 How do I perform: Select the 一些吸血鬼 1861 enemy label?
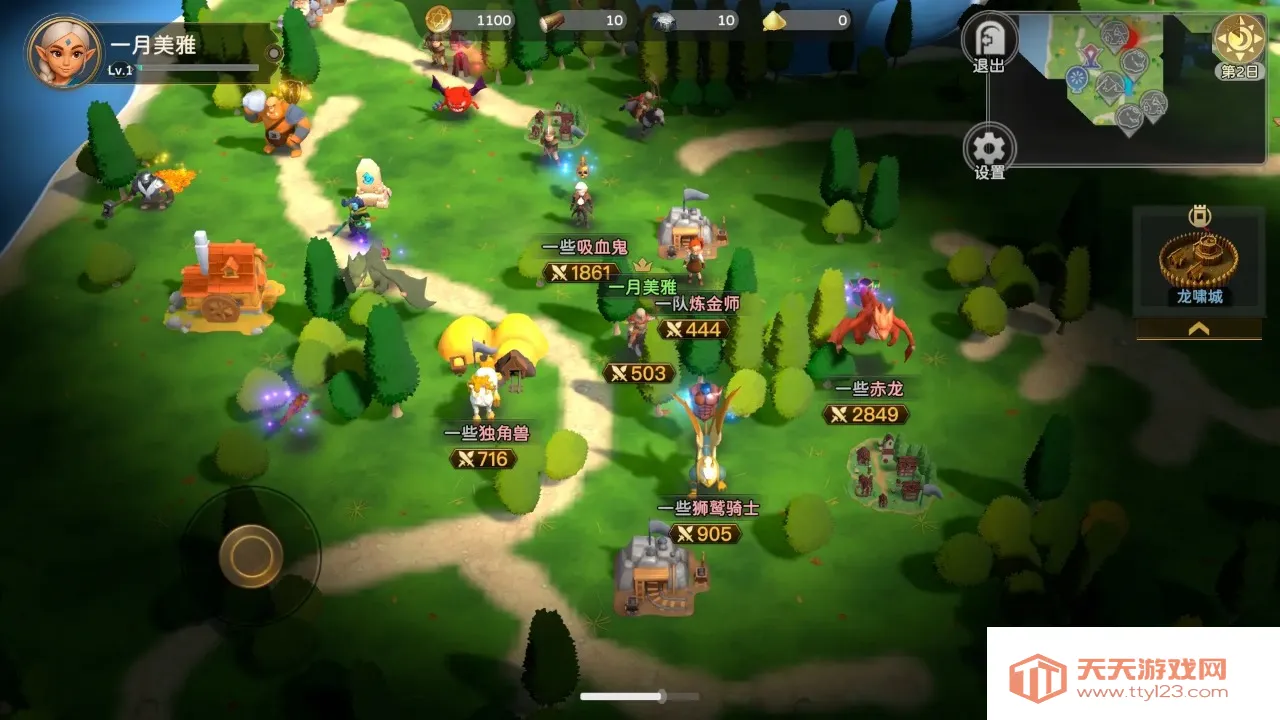tap(578, 272)
